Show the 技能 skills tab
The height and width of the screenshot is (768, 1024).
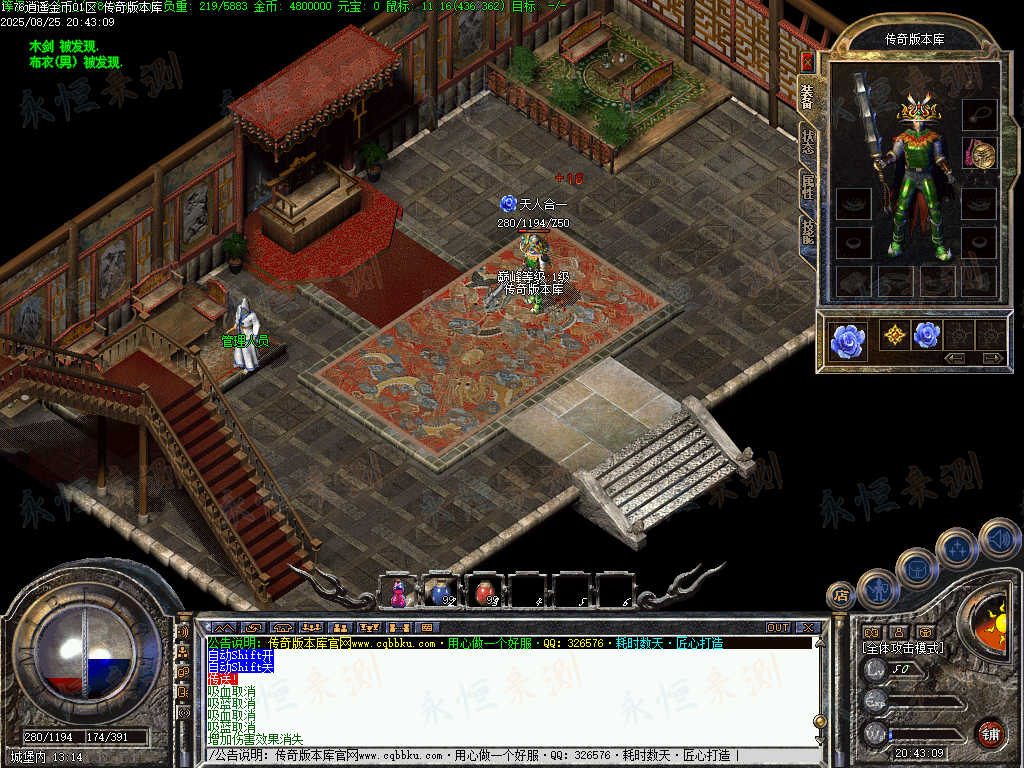click(807, 230)
